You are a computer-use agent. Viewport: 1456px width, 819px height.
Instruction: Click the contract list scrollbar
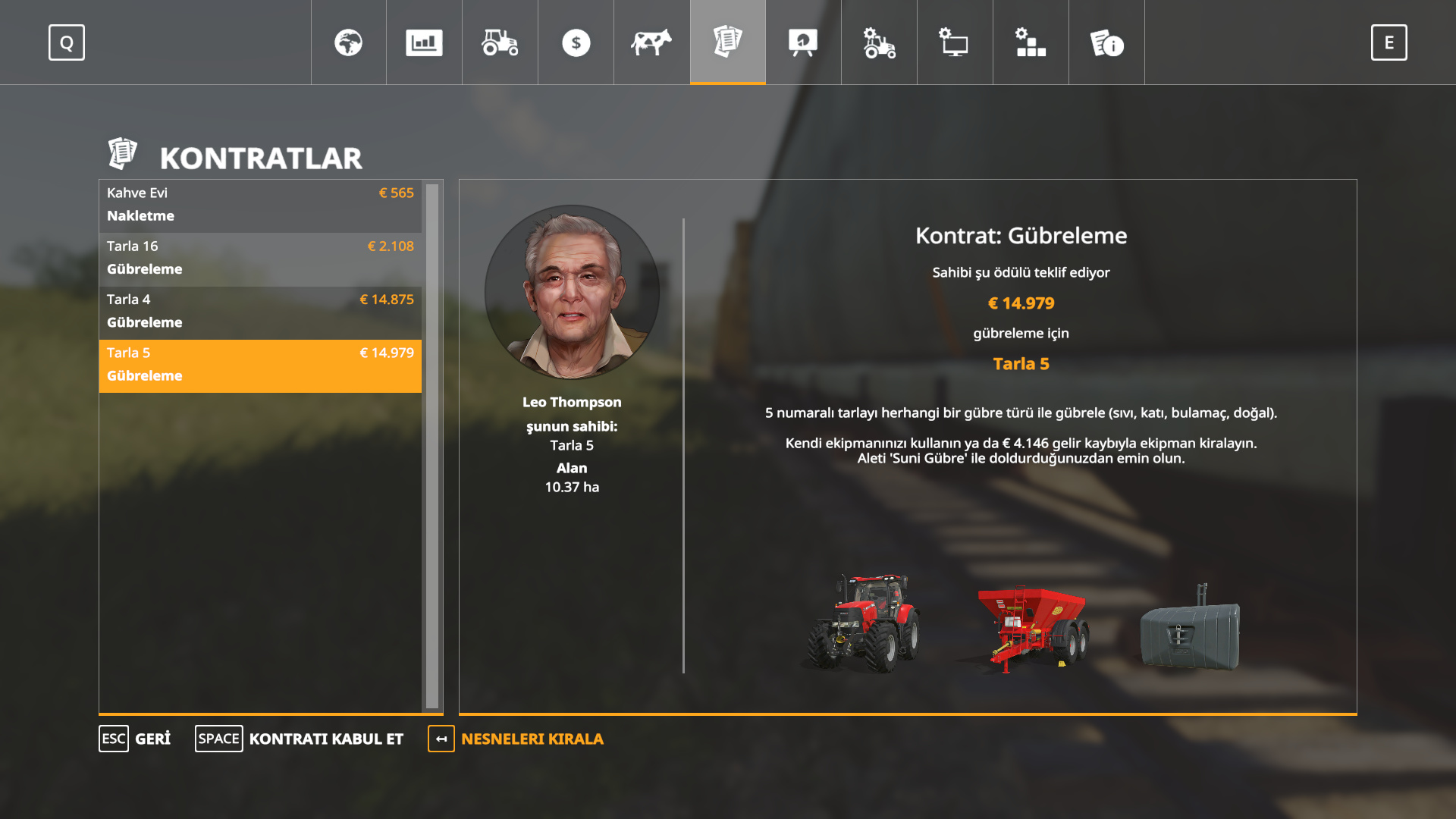432,446
